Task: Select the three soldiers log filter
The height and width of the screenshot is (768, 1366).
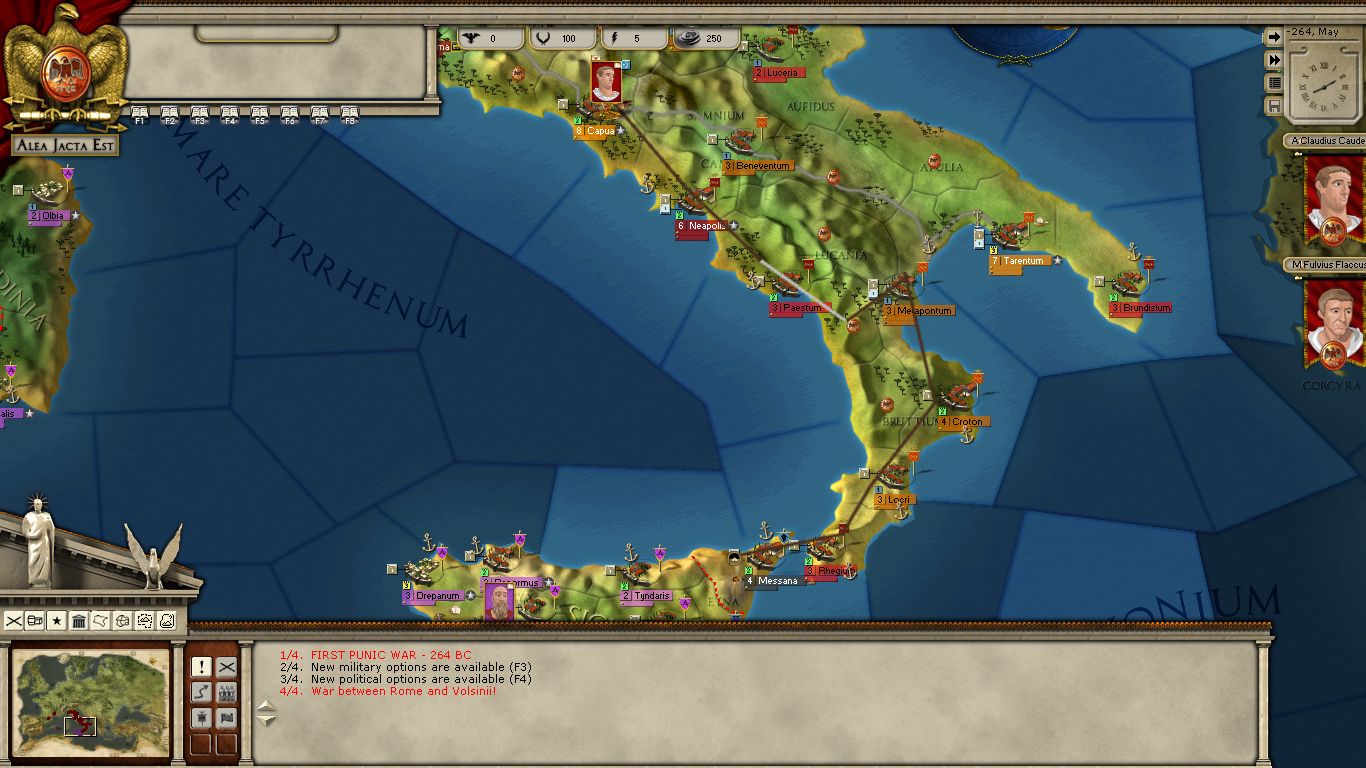Action: pos(227,692)
